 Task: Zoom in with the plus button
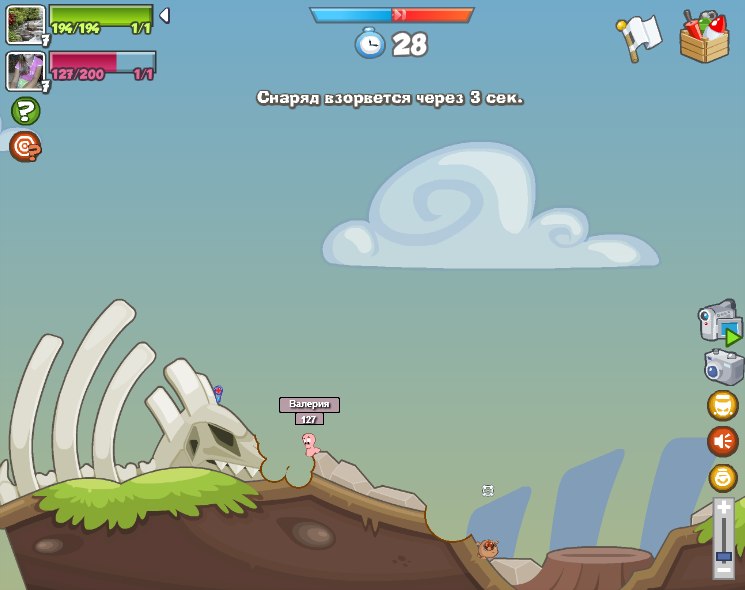pos(723,509)
